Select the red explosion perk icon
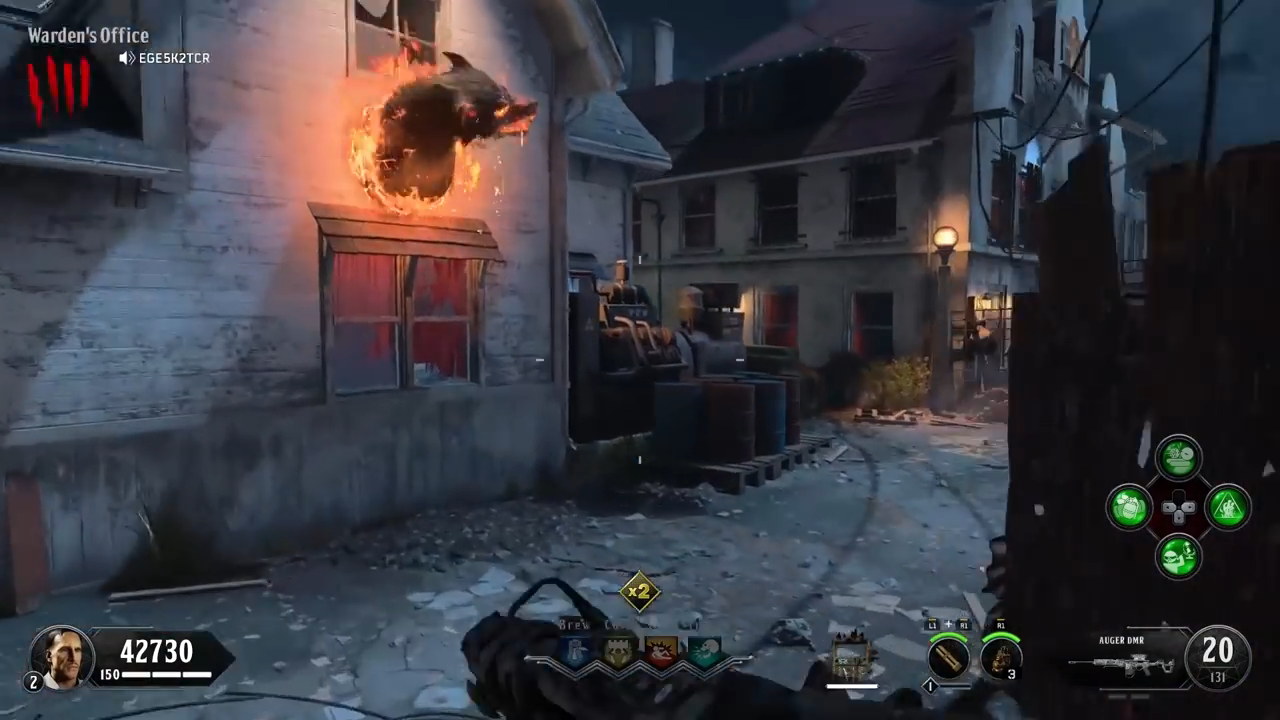The height and width of the screenshot is (720, 1280). point(661,652)
